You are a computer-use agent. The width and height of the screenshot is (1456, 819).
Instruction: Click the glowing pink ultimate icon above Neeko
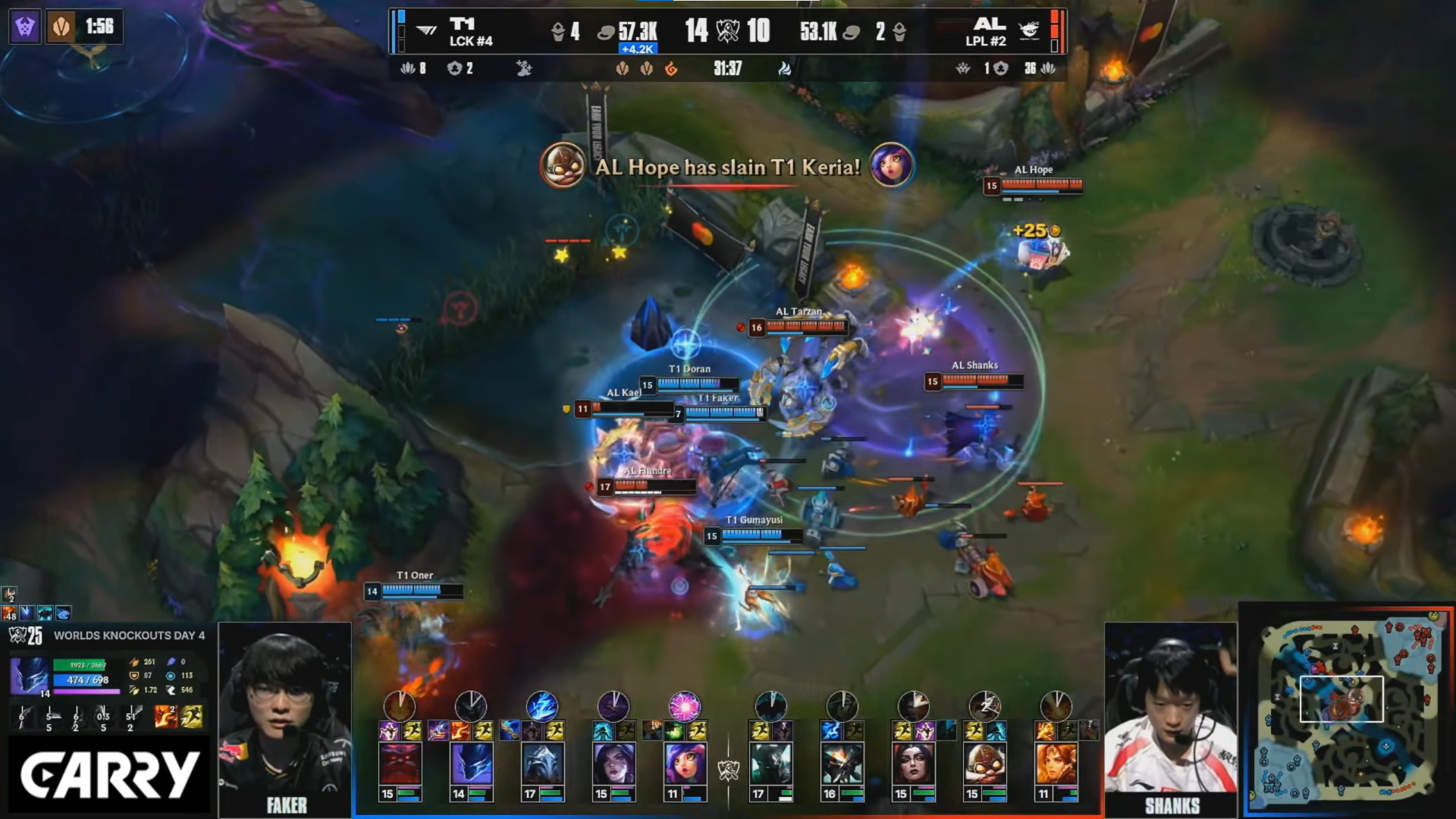[685, 705]
